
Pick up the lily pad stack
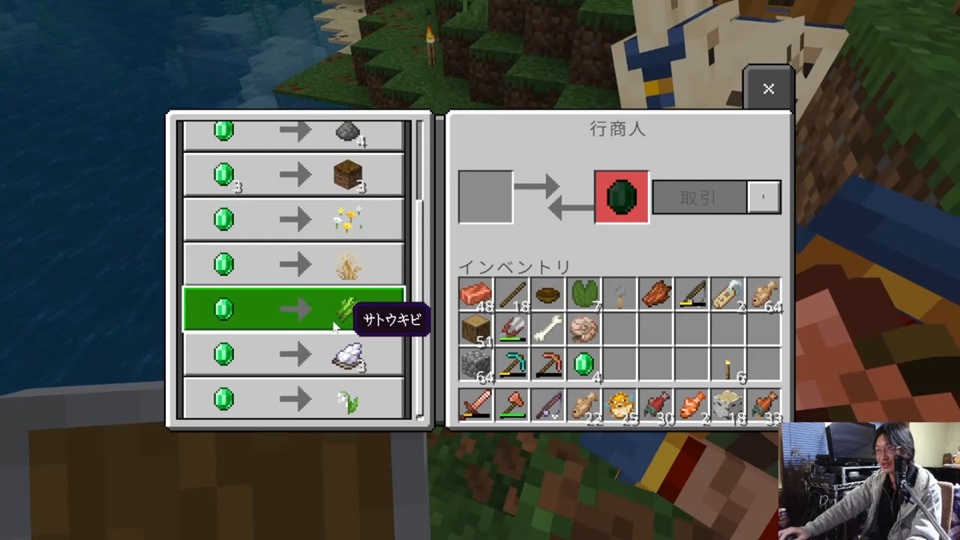click(585, 294)
